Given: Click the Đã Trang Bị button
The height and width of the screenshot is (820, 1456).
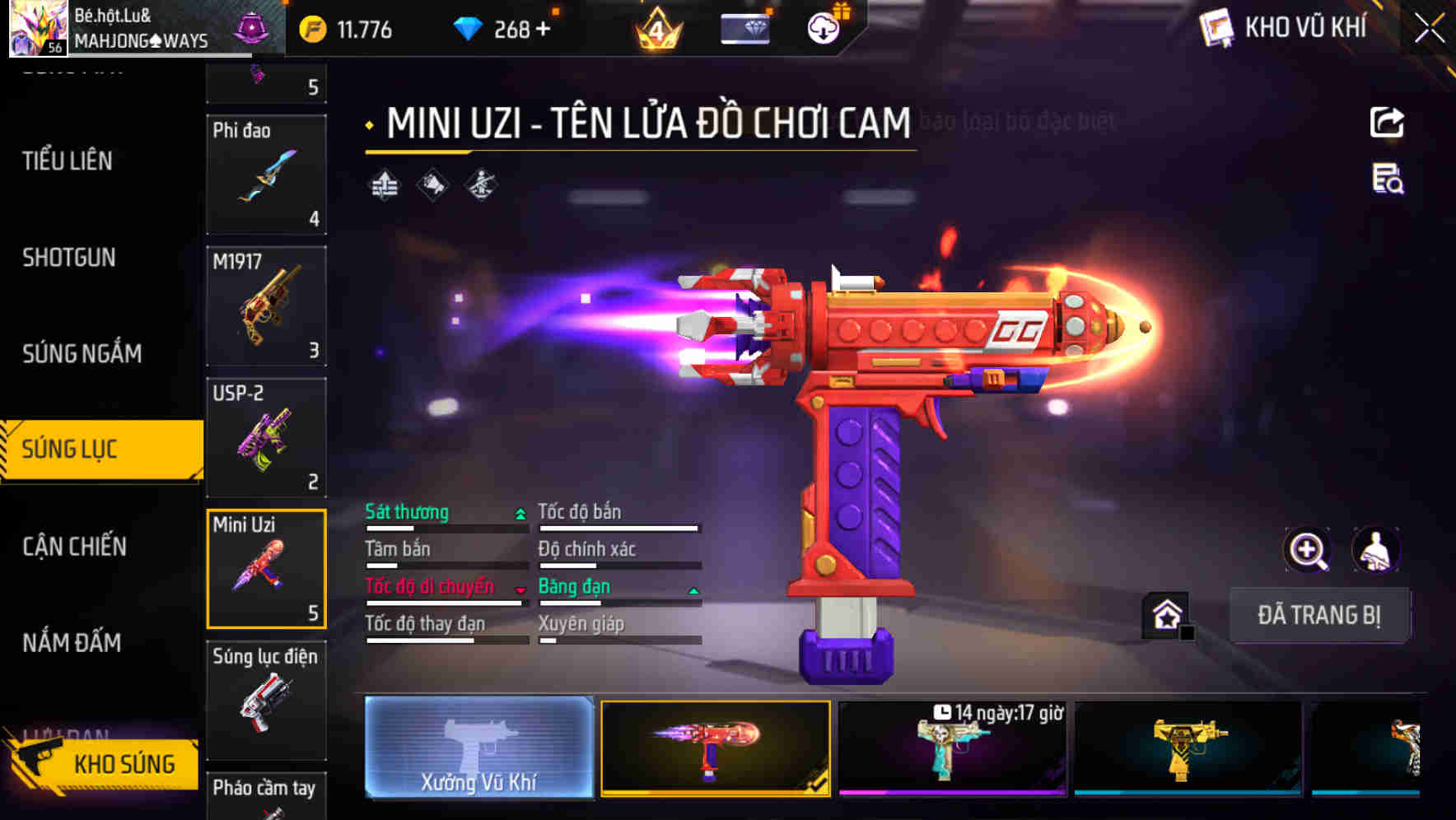Looking at the screenshot, I should (x=1318, y=615).
